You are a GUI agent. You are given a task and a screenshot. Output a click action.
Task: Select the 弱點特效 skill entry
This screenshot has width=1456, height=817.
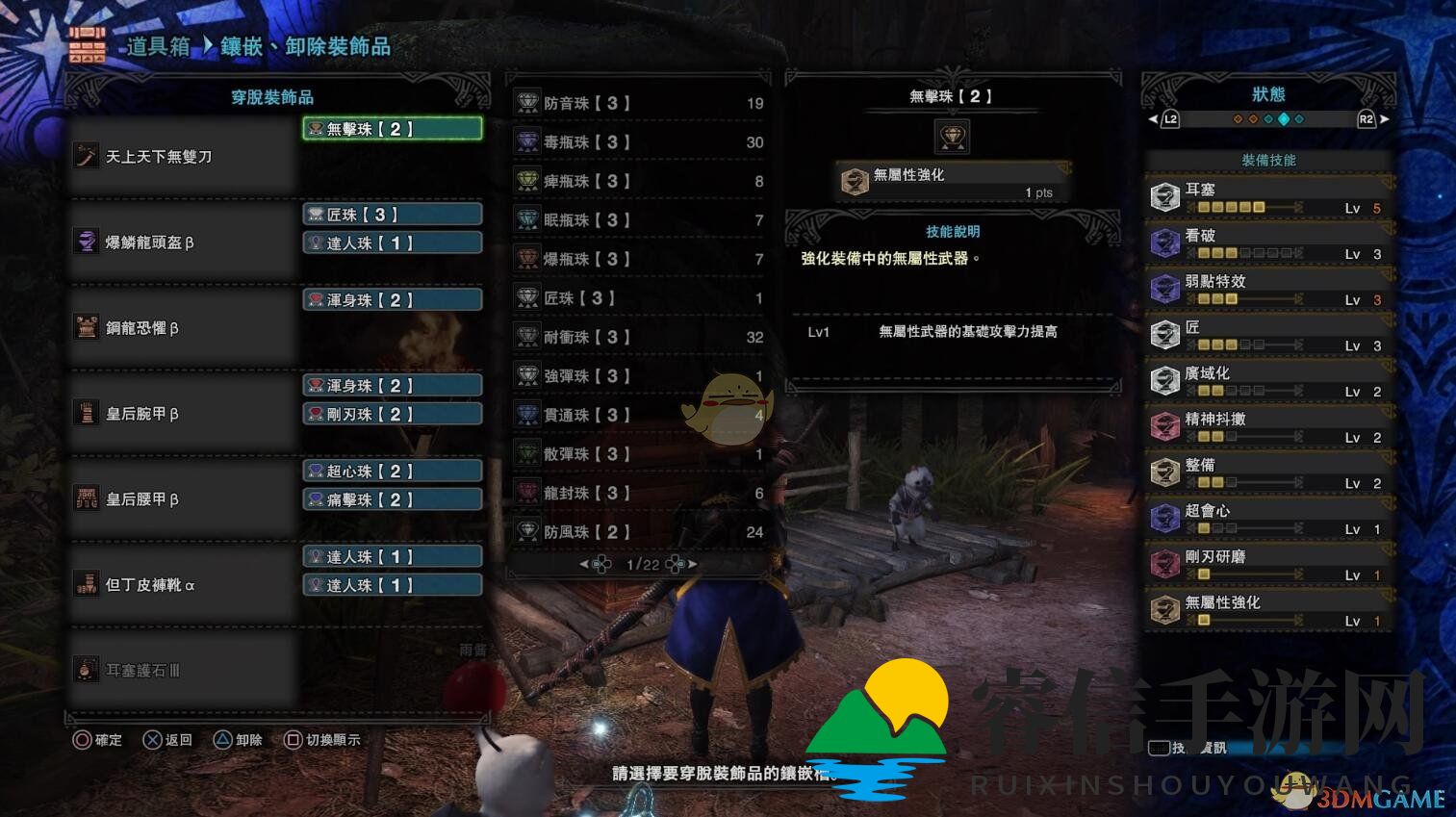1268,289
